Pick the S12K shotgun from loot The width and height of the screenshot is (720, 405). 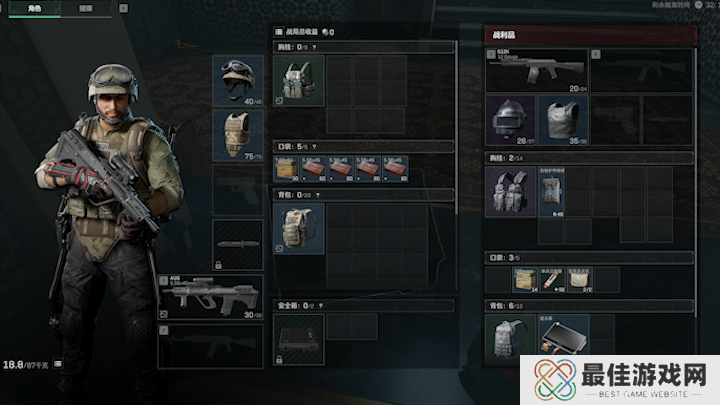(x=536, y=71)
